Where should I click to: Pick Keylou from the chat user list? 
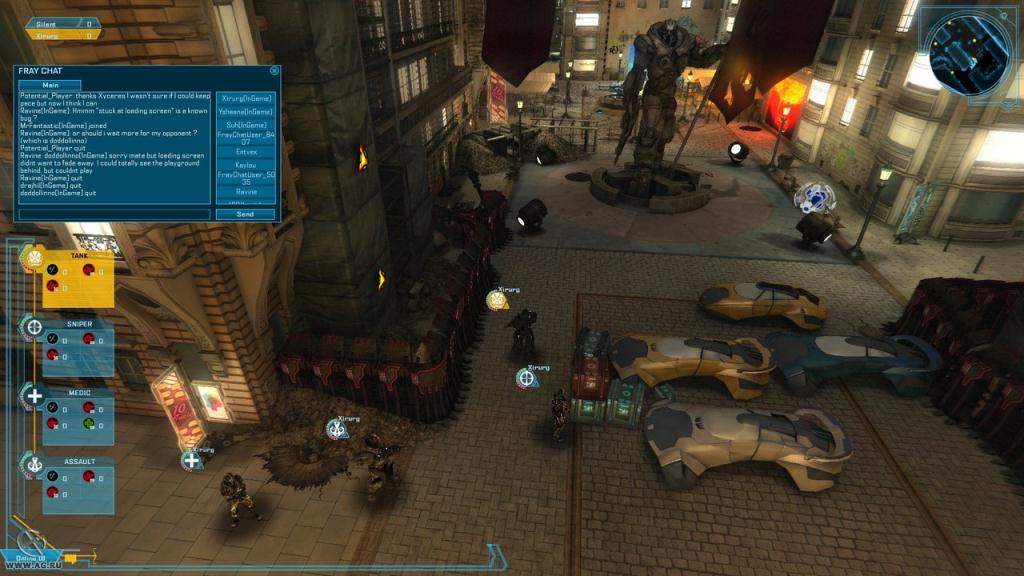245,165
